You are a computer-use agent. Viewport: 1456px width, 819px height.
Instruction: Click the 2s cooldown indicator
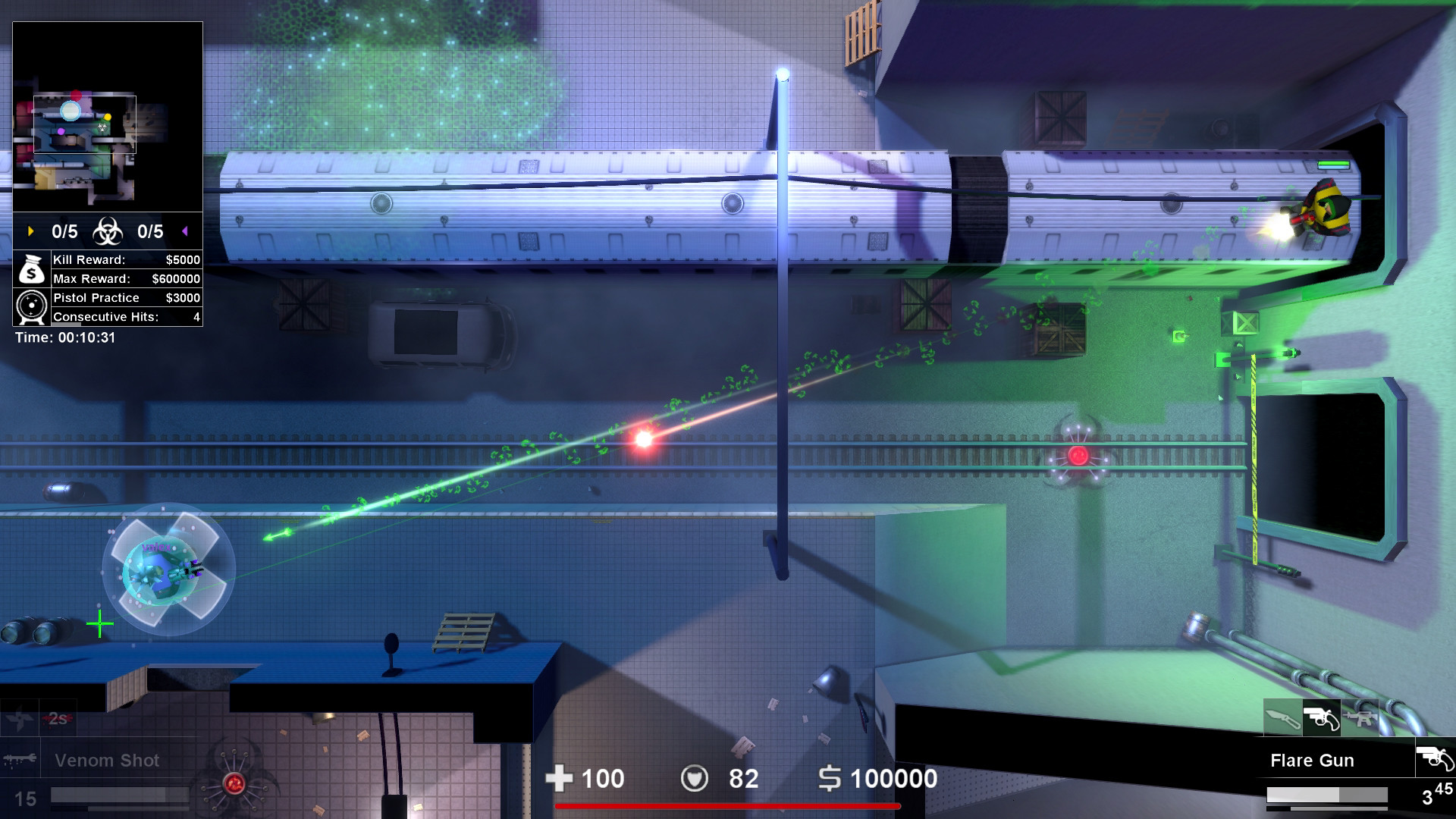[x=57, y=719]
